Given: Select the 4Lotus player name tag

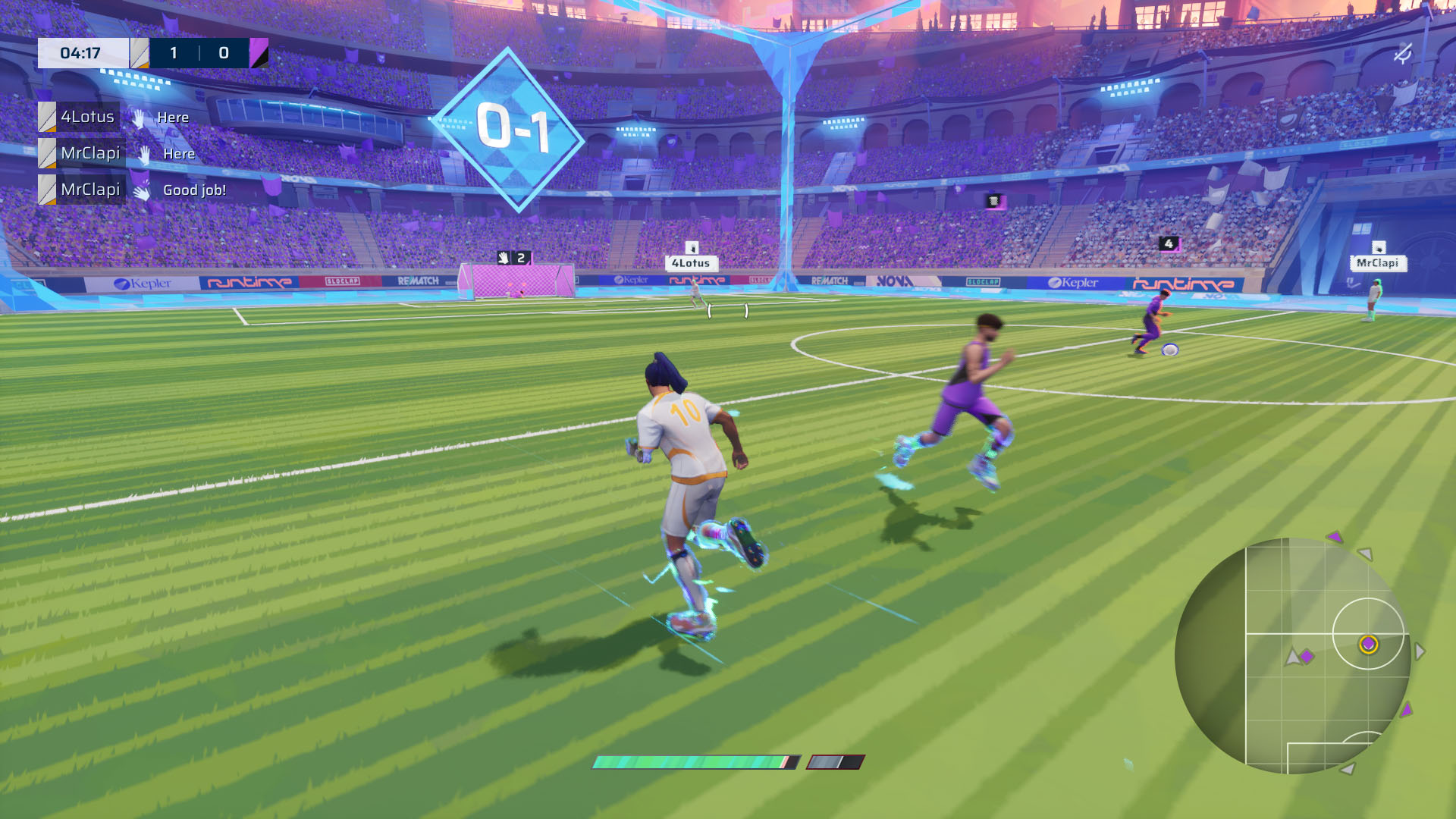Looking at the screenshot, I should pyautogui.click(x=692, y=263).
